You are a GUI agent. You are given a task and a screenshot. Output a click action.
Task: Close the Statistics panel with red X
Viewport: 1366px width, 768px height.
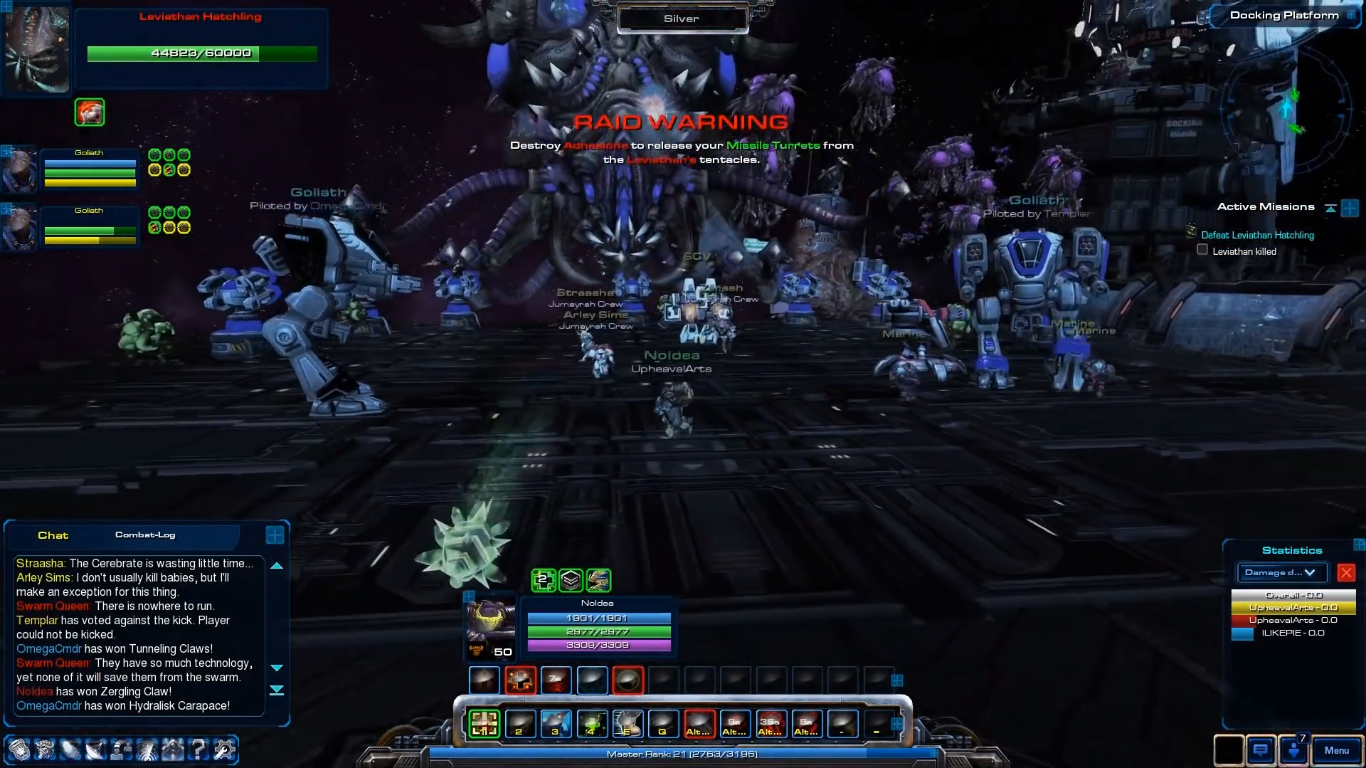point(1346,573)
